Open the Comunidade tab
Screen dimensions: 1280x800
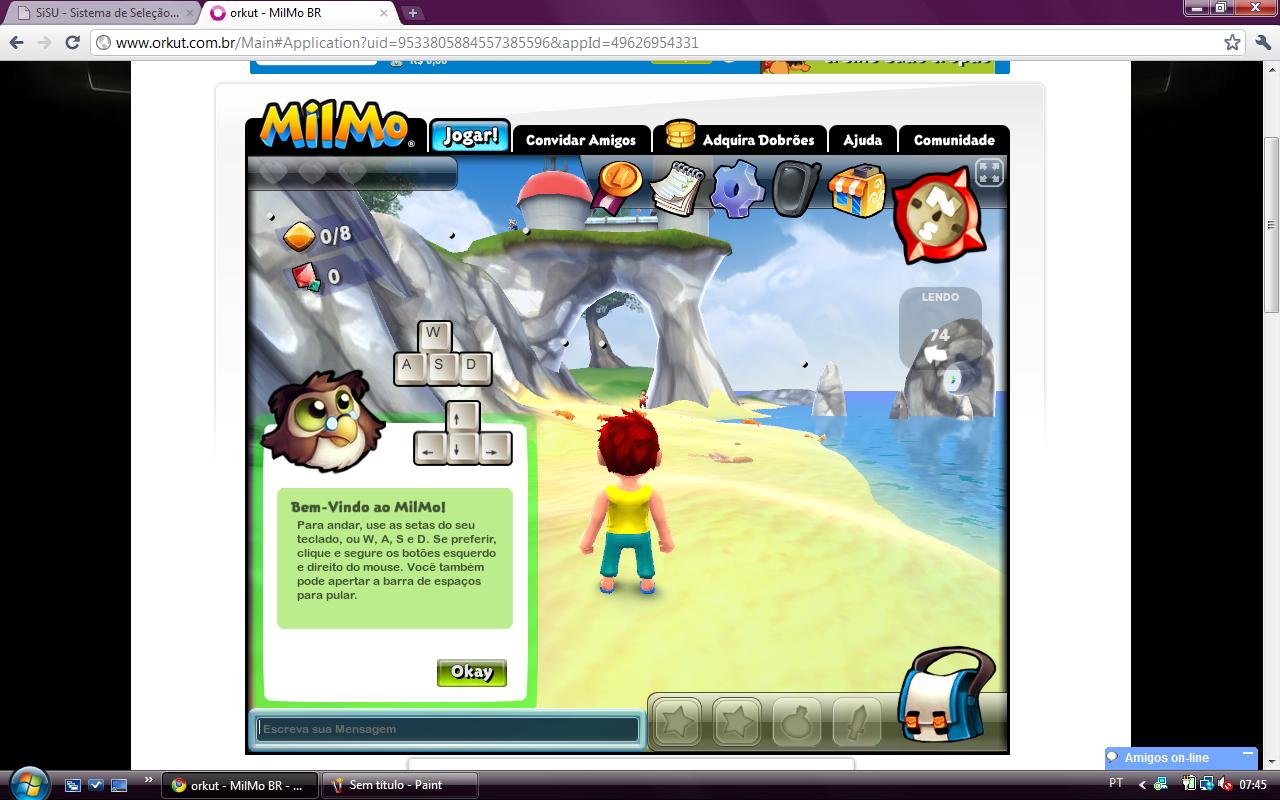pyautogui.click(x=954, y=141)
